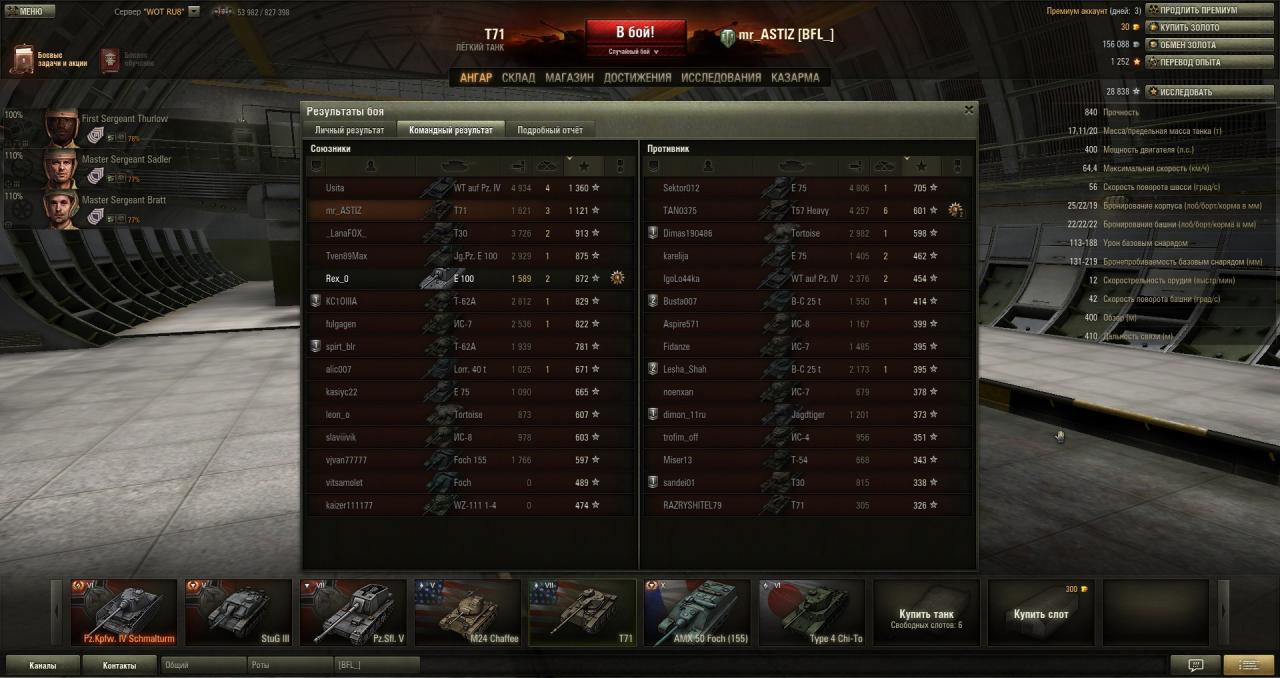Switch to the Личный результат tab
The width and height of the screenshot is (1280, 678).
click(349, 130)
